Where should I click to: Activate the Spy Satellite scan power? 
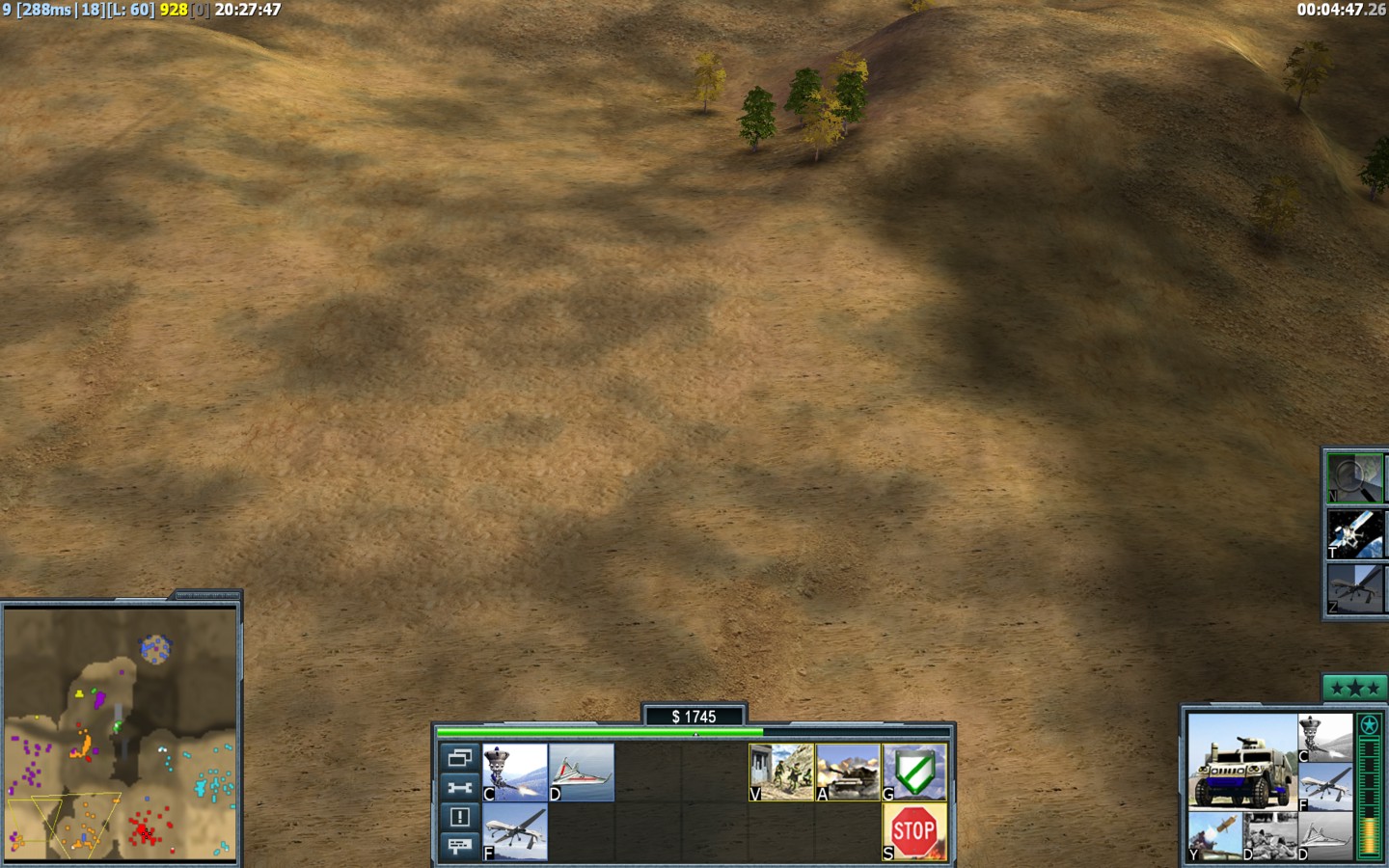pyautogui.click(x=1354, y=533)
